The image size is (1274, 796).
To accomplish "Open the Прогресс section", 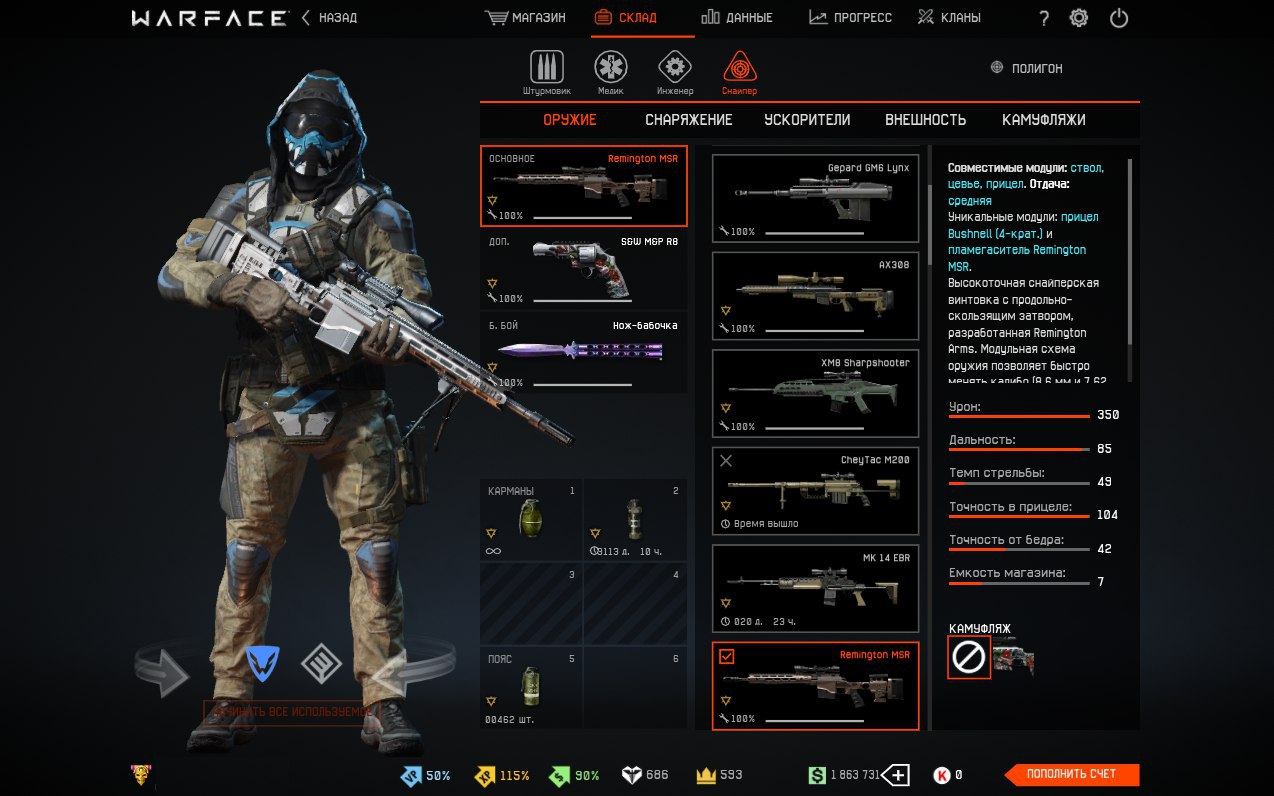I will pos(850,18).
